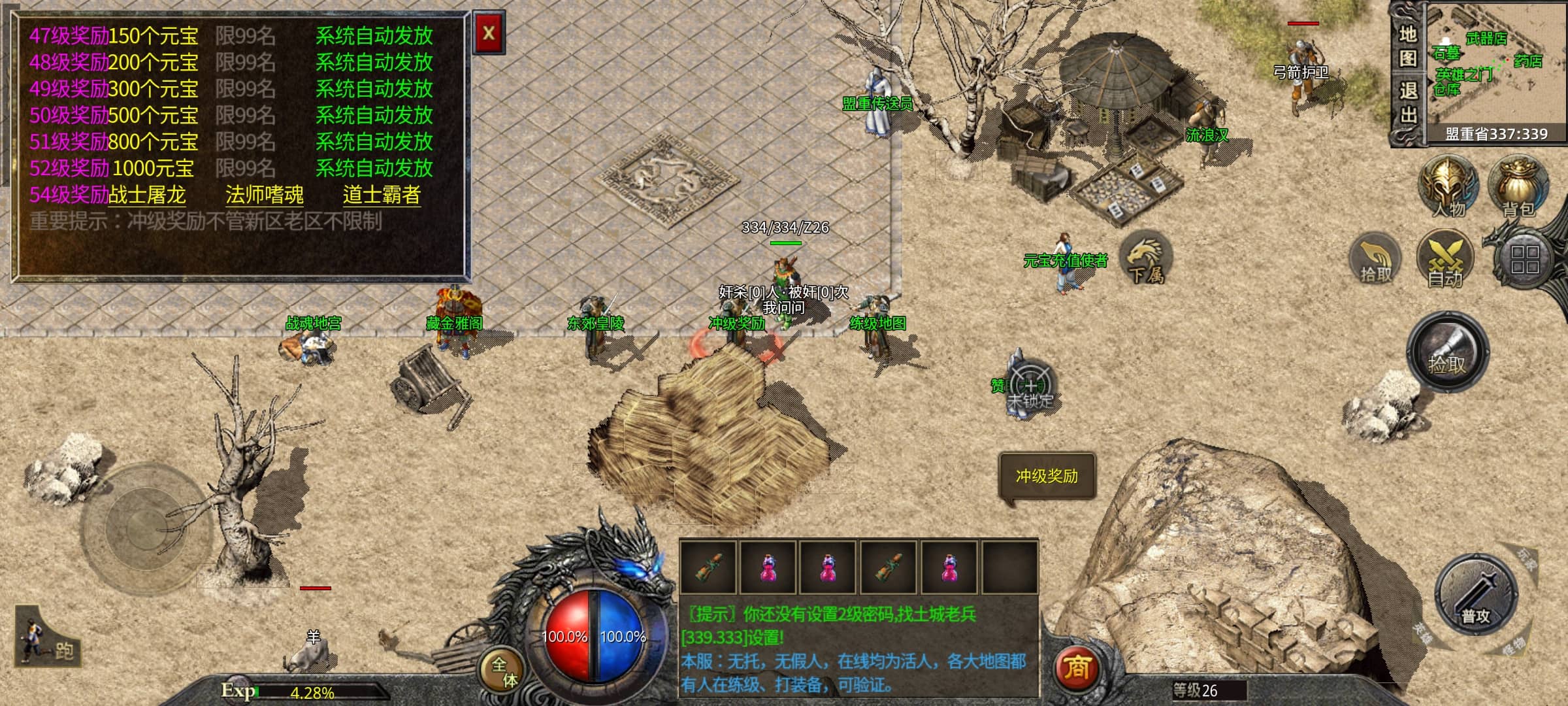
Task: Open the 背包 backpack
Action: 1518,186
